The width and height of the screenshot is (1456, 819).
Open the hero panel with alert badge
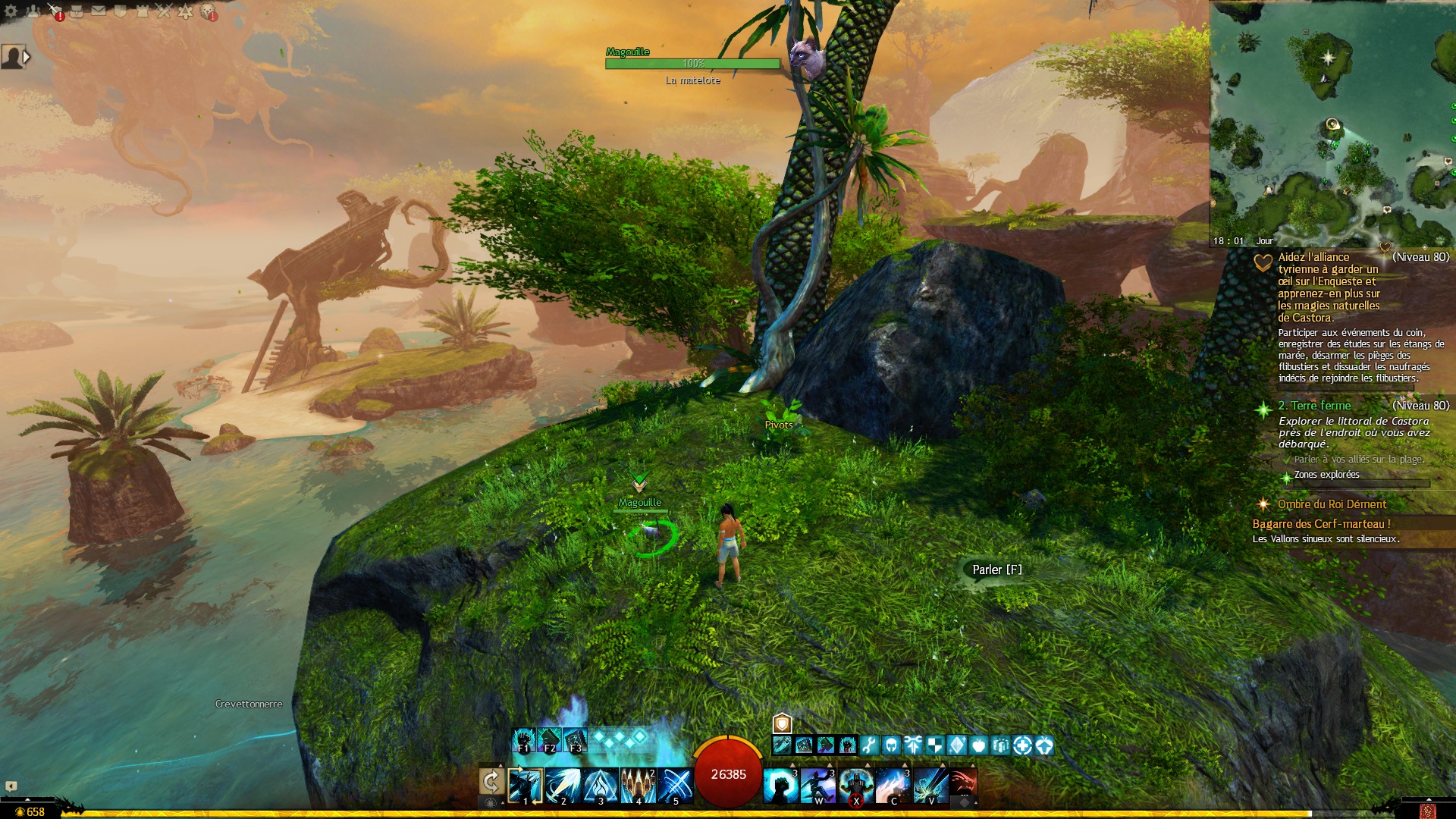pos(55,11)
